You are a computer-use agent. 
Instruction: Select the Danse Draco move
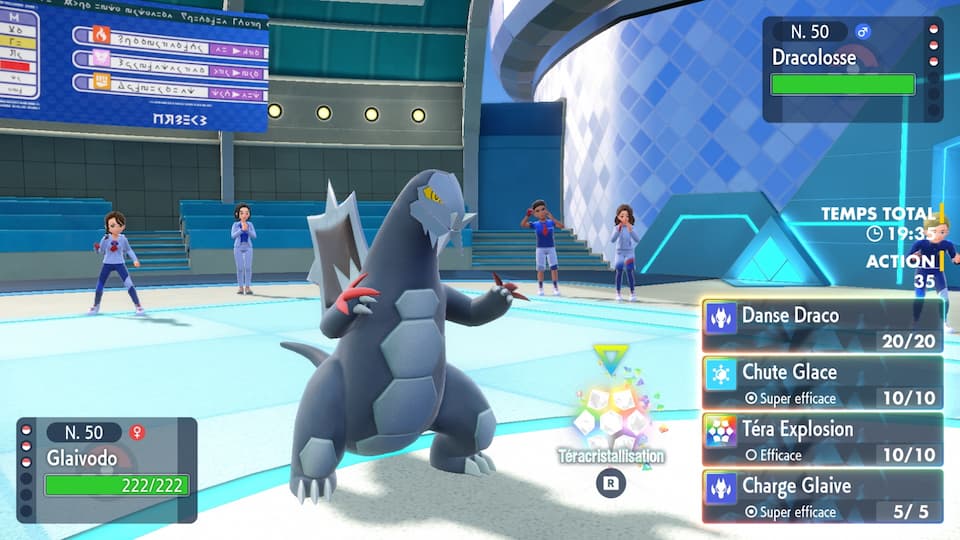822,326
